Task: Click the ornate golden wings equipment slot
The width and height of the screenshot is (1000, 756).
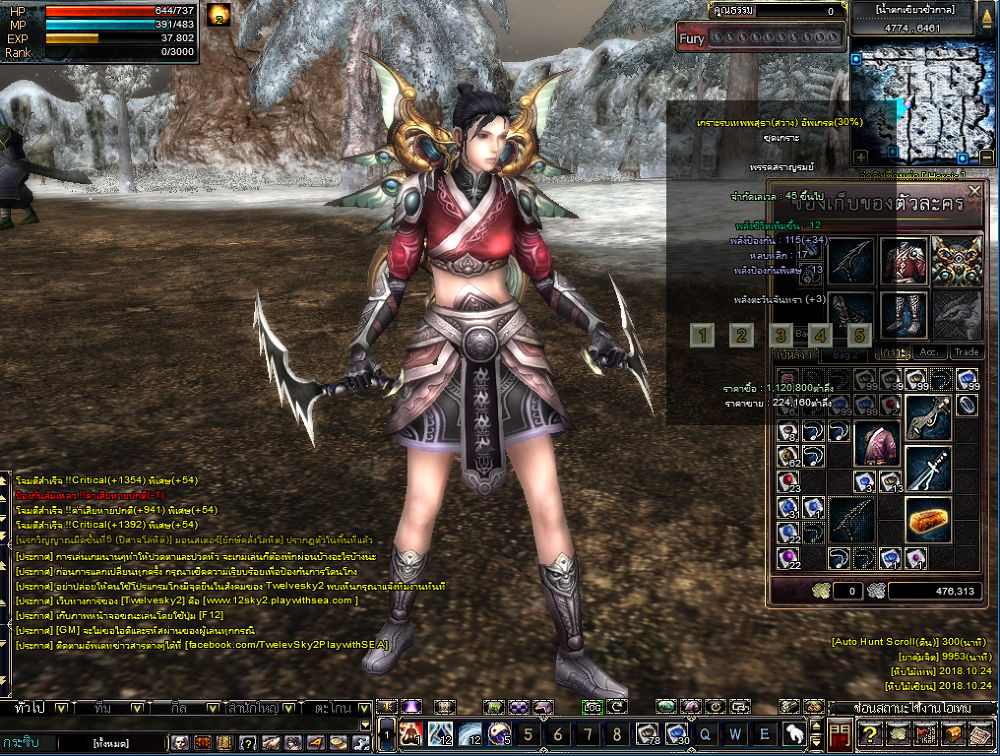Action: click(x=956, y=261)
